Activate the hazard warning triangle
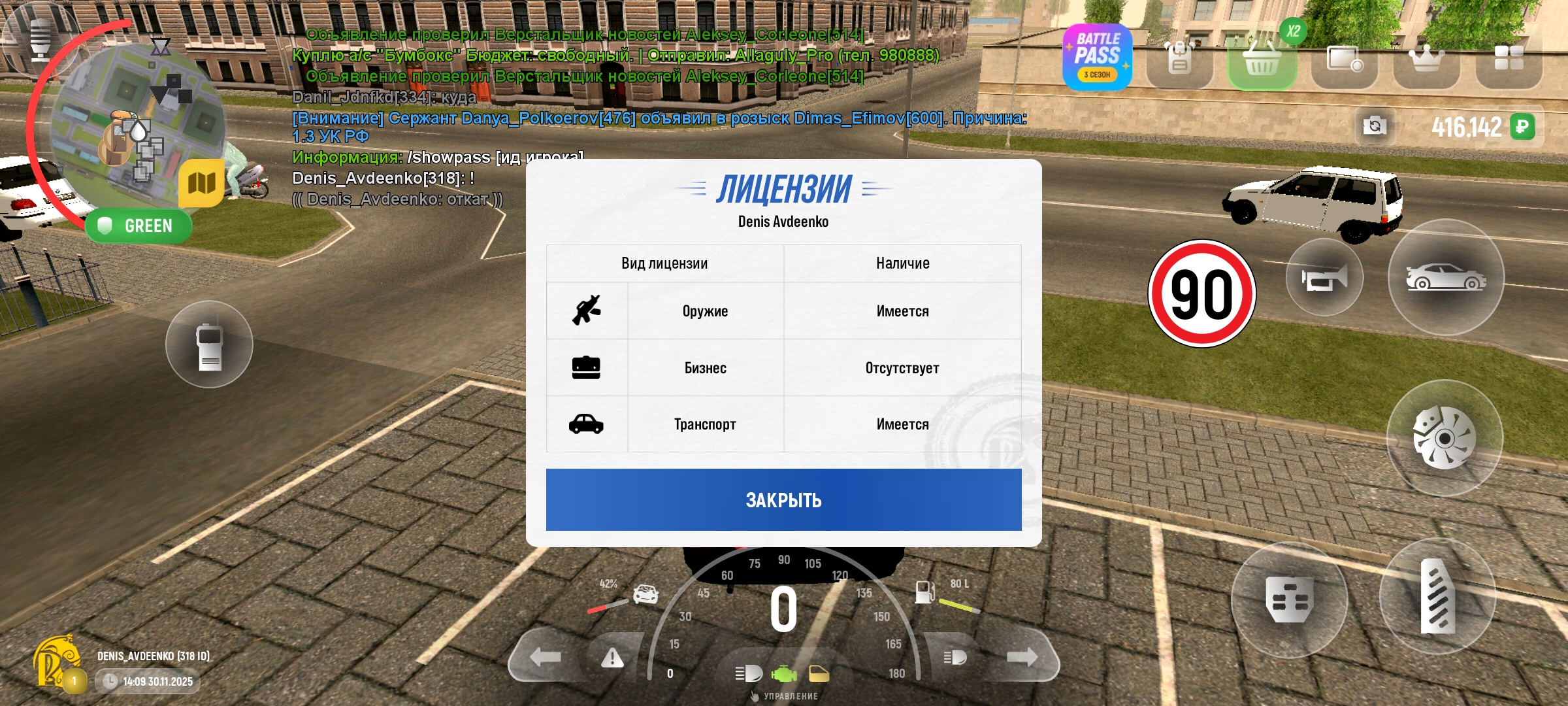Image resolution: width=1568 pixels, height=706 pixels. [612, 658]
